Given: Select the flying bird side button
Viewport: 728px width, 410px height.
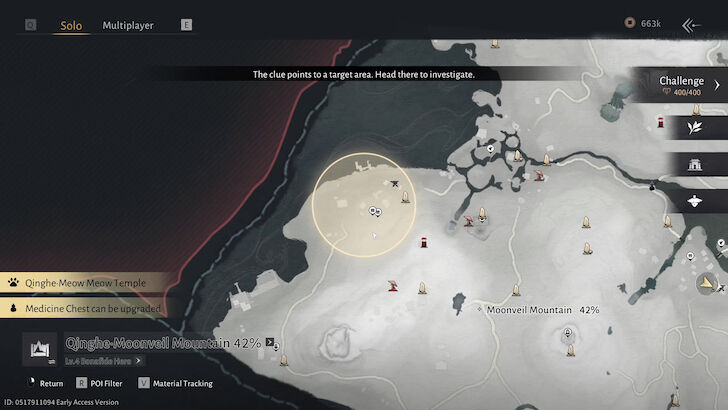Looking at the screenshot, I should pyautogui.click(x=695, y=201).
